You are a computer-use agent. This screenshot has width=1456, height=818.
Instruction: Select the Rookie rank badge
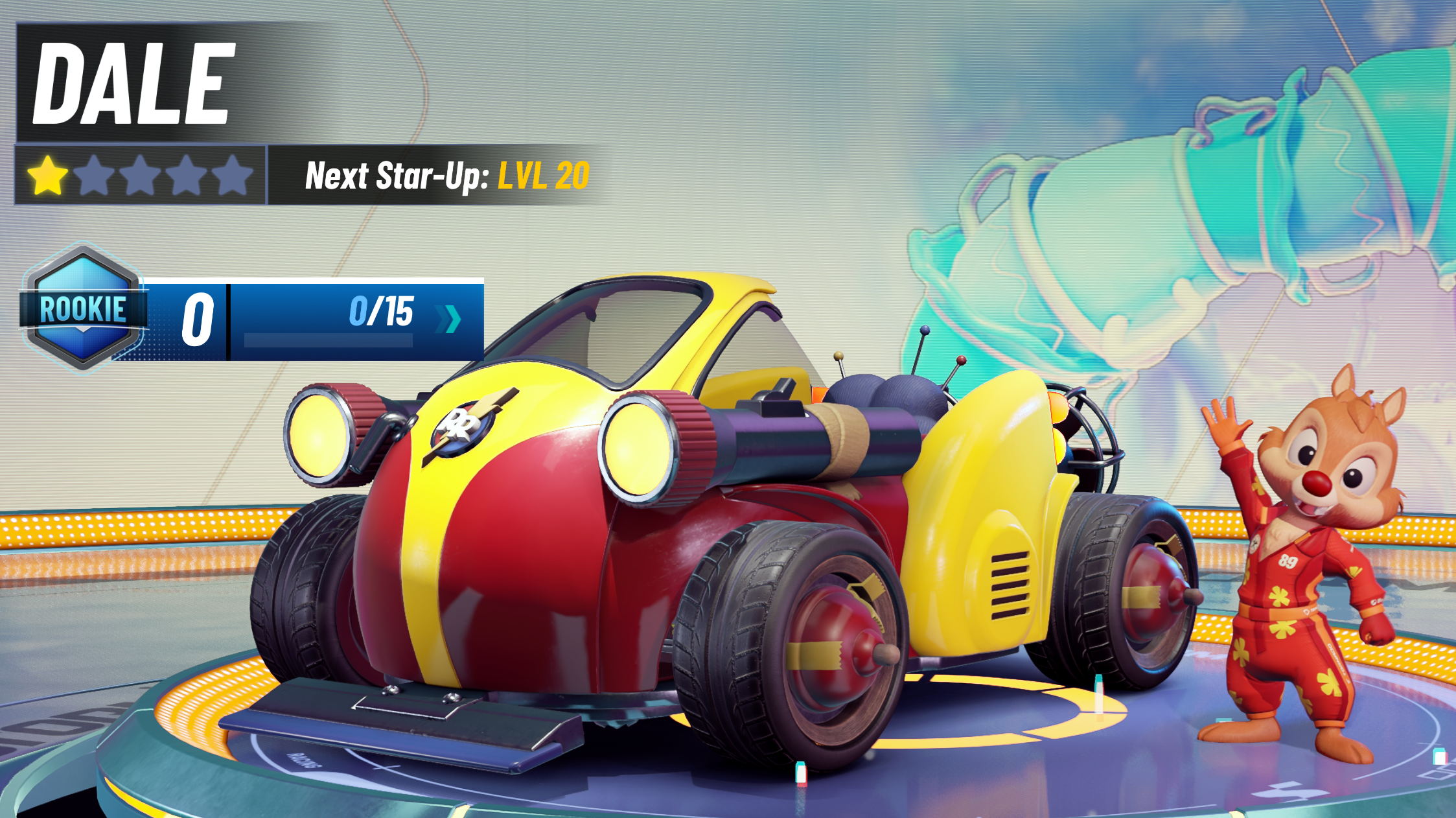(83, 308)
